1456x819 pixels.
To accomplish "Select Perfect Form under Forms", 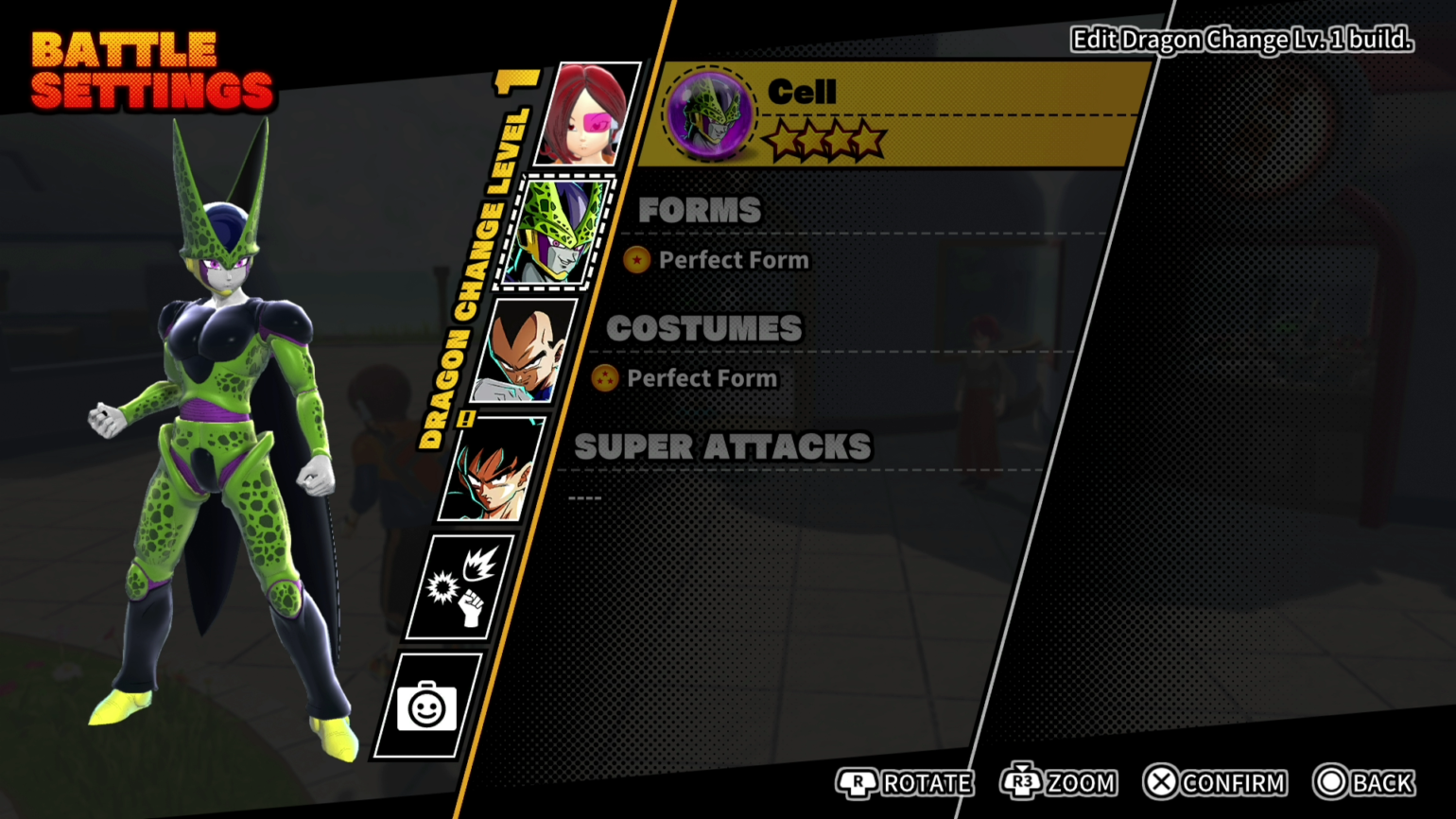I will coord(735,260).
